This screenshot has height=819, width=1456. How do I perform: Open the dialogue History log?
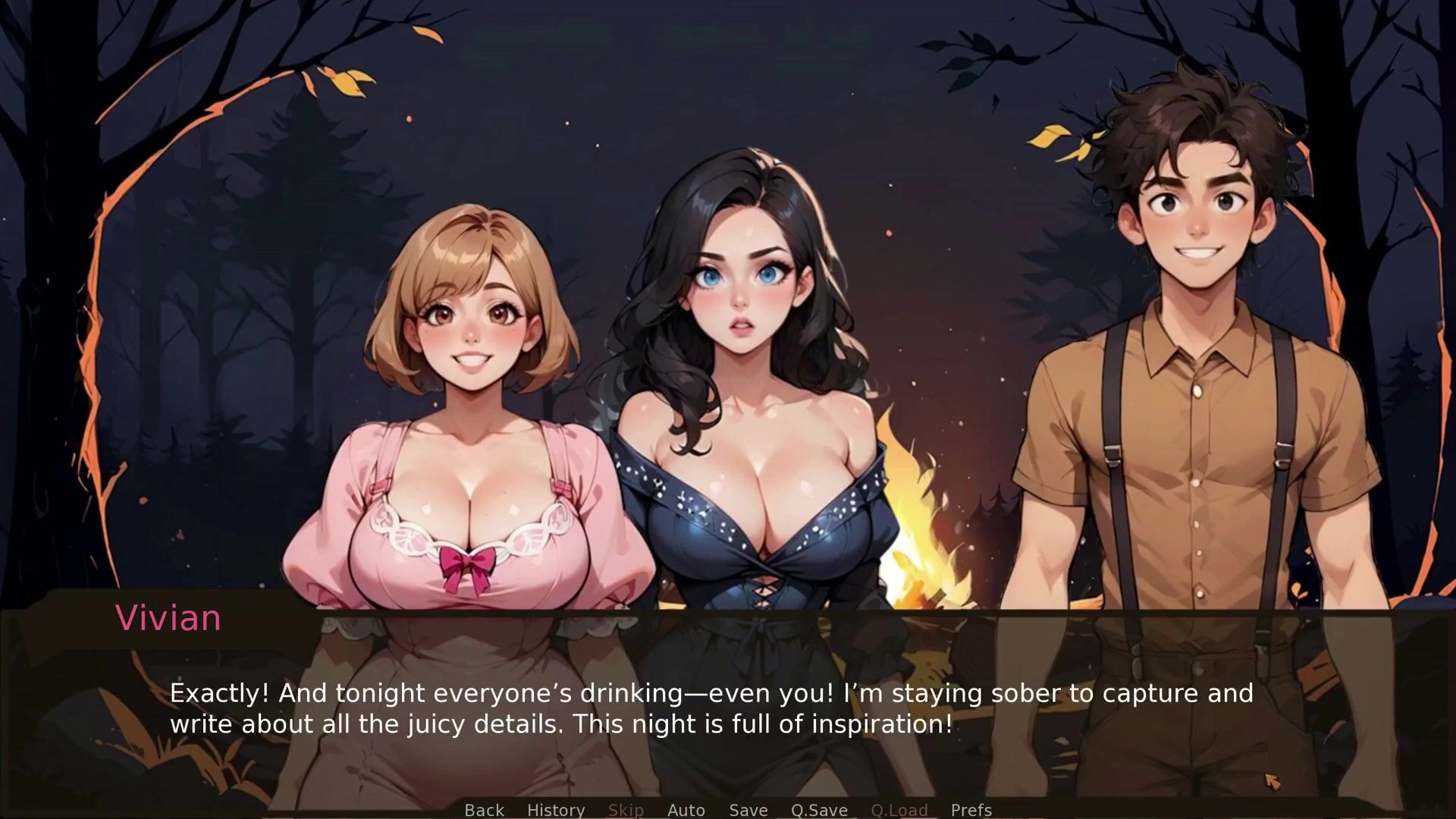pos(555,810)
